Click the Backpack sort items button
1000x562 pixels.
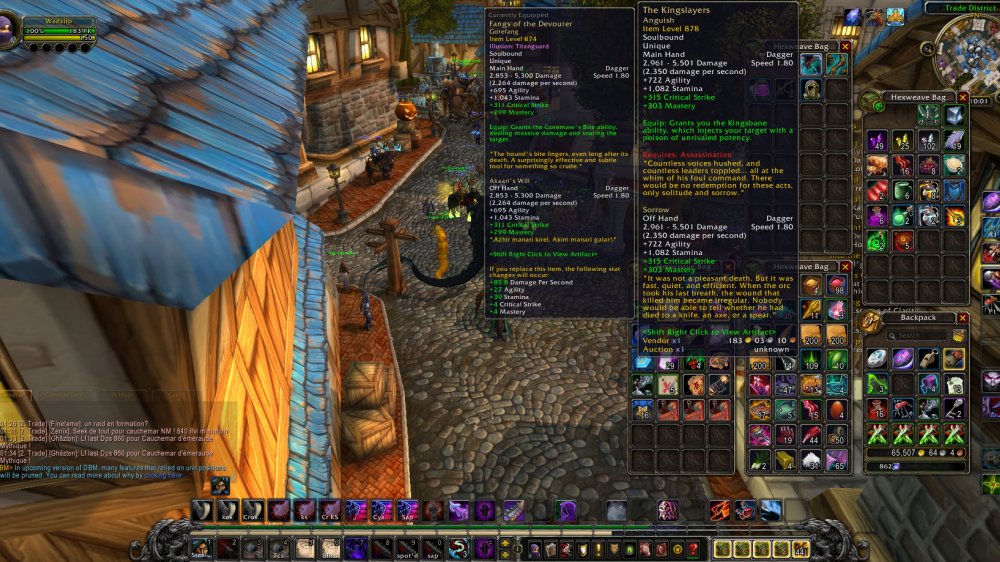pos(959,335)
